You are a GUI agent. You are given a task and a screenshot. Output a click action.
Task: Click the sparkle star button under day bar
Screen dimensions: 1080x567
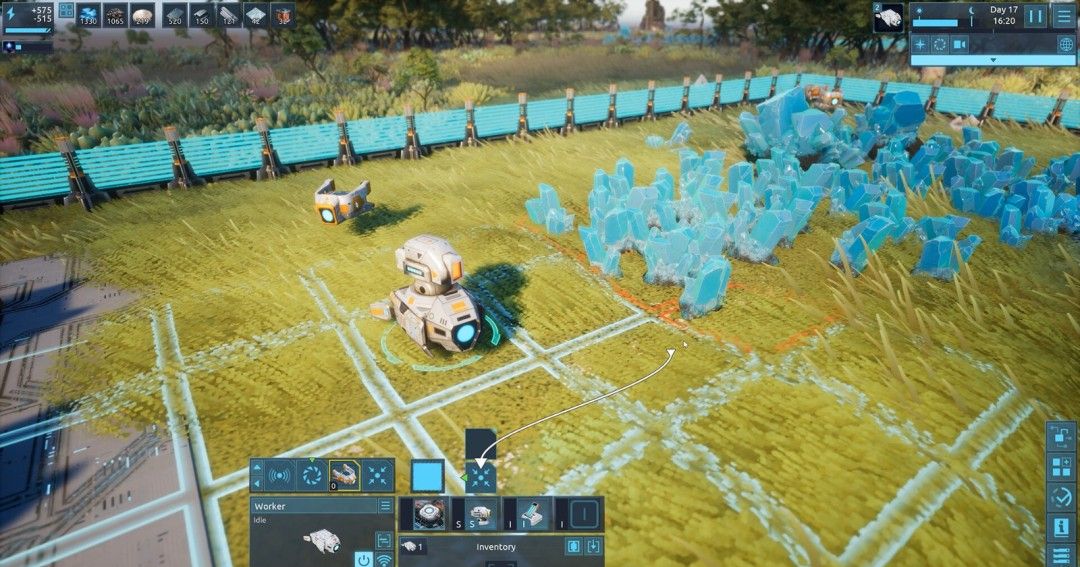pyautogui.click(x=920, y=44)
